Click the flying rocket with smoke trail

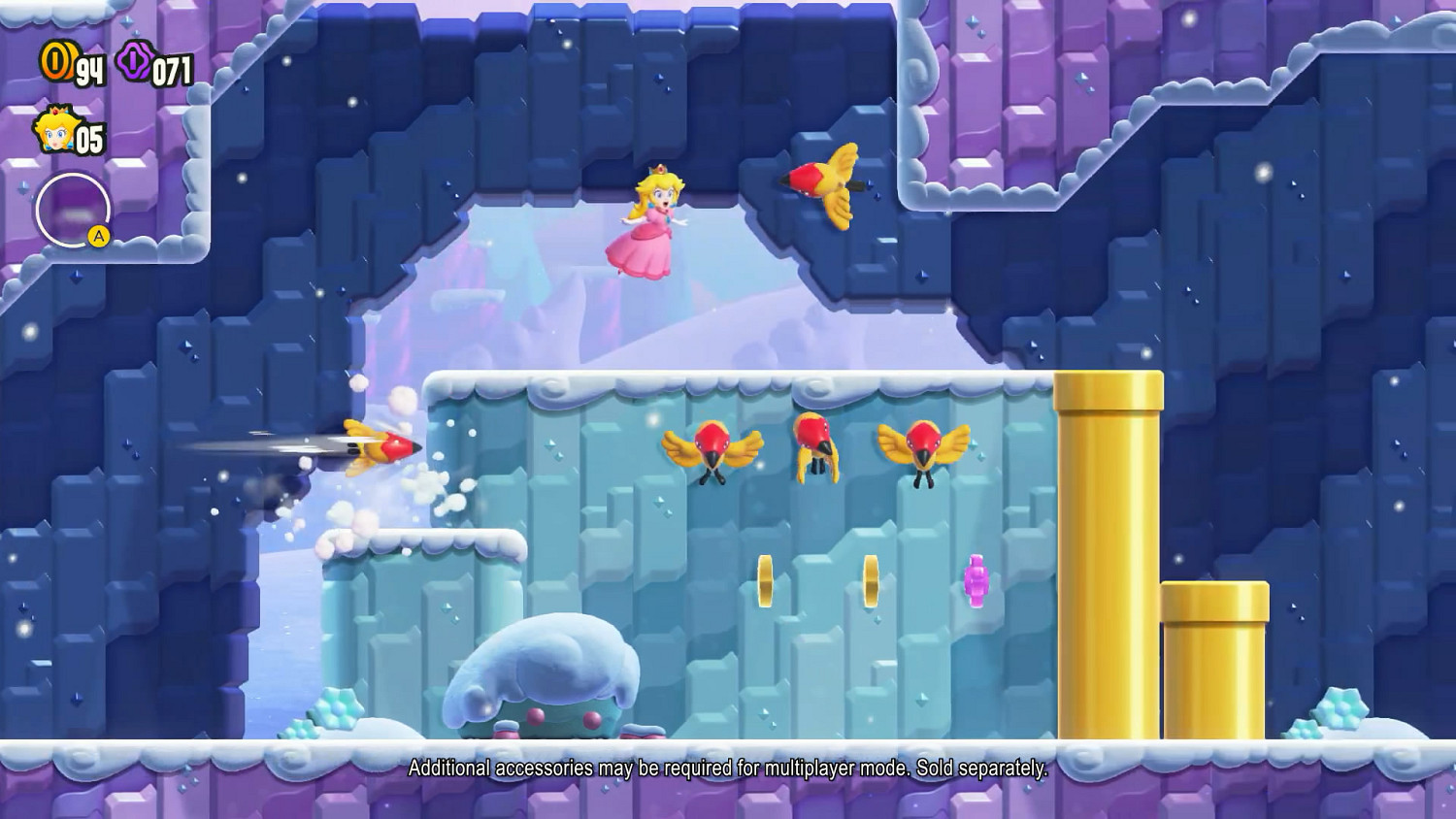click(374, 448)
